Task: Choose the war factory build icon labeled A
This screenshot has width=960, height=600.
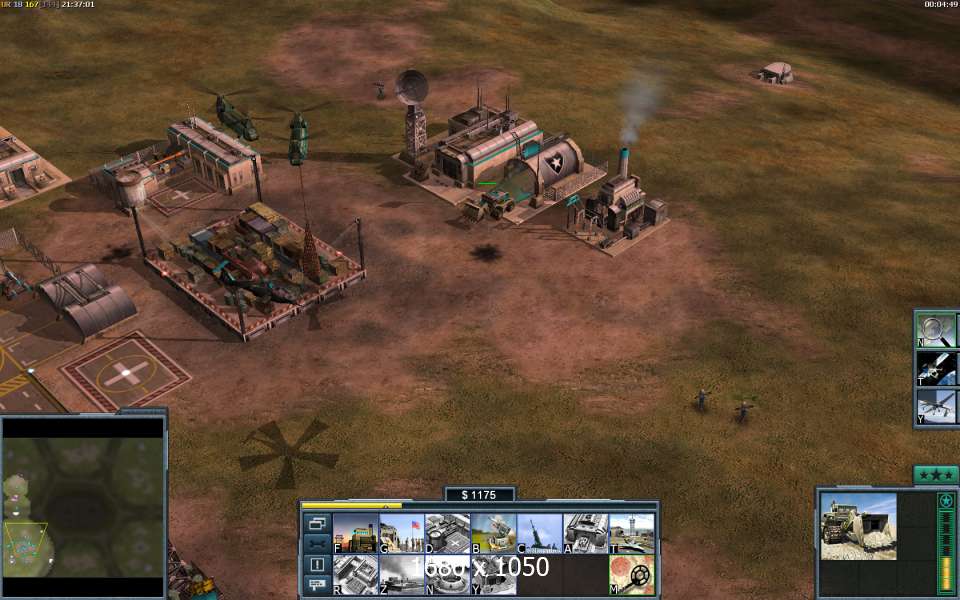Action: tap(585, 533)
